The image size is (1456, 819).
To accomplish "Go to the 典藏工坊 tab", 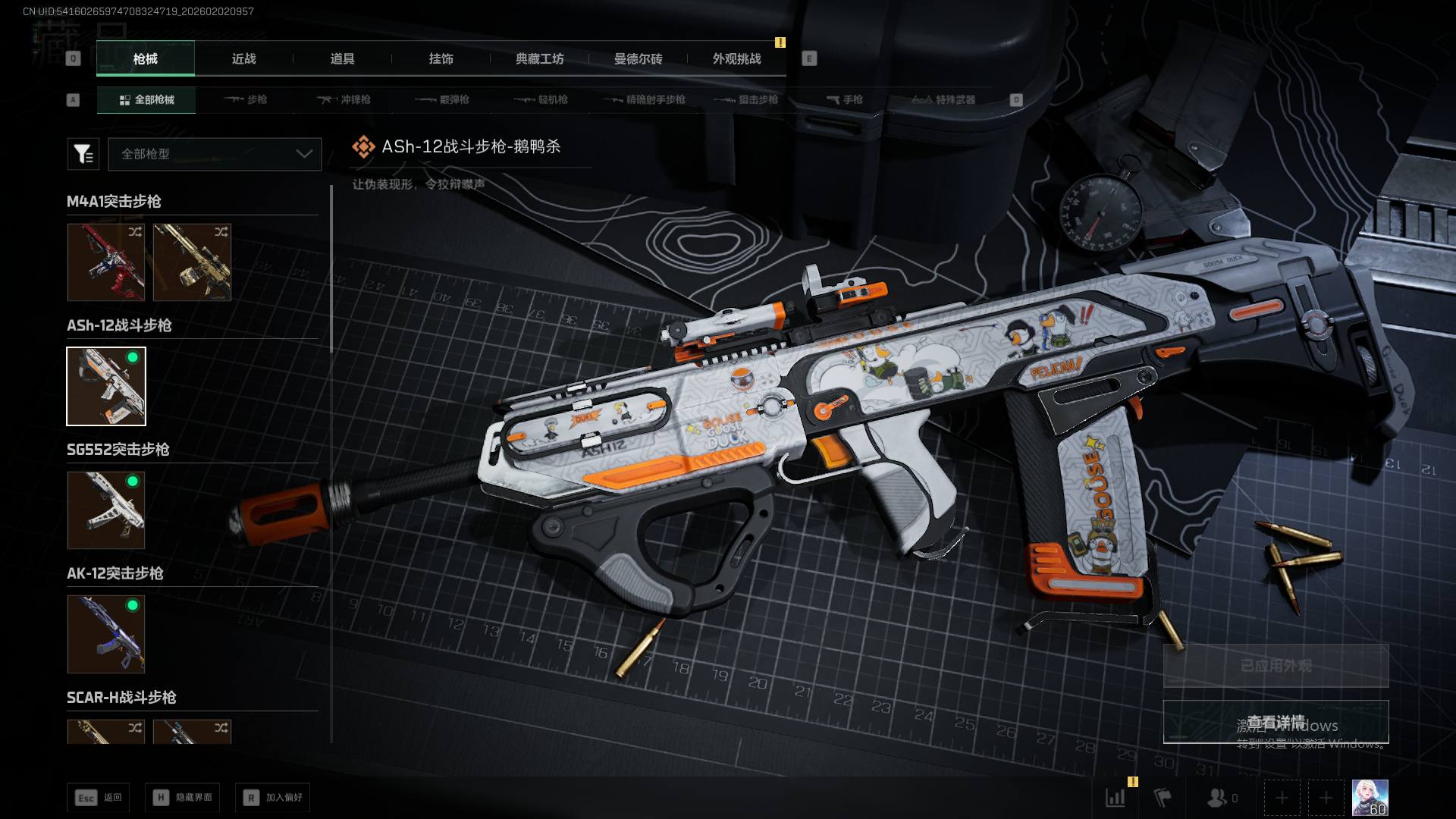I will (x=539, y=58).
